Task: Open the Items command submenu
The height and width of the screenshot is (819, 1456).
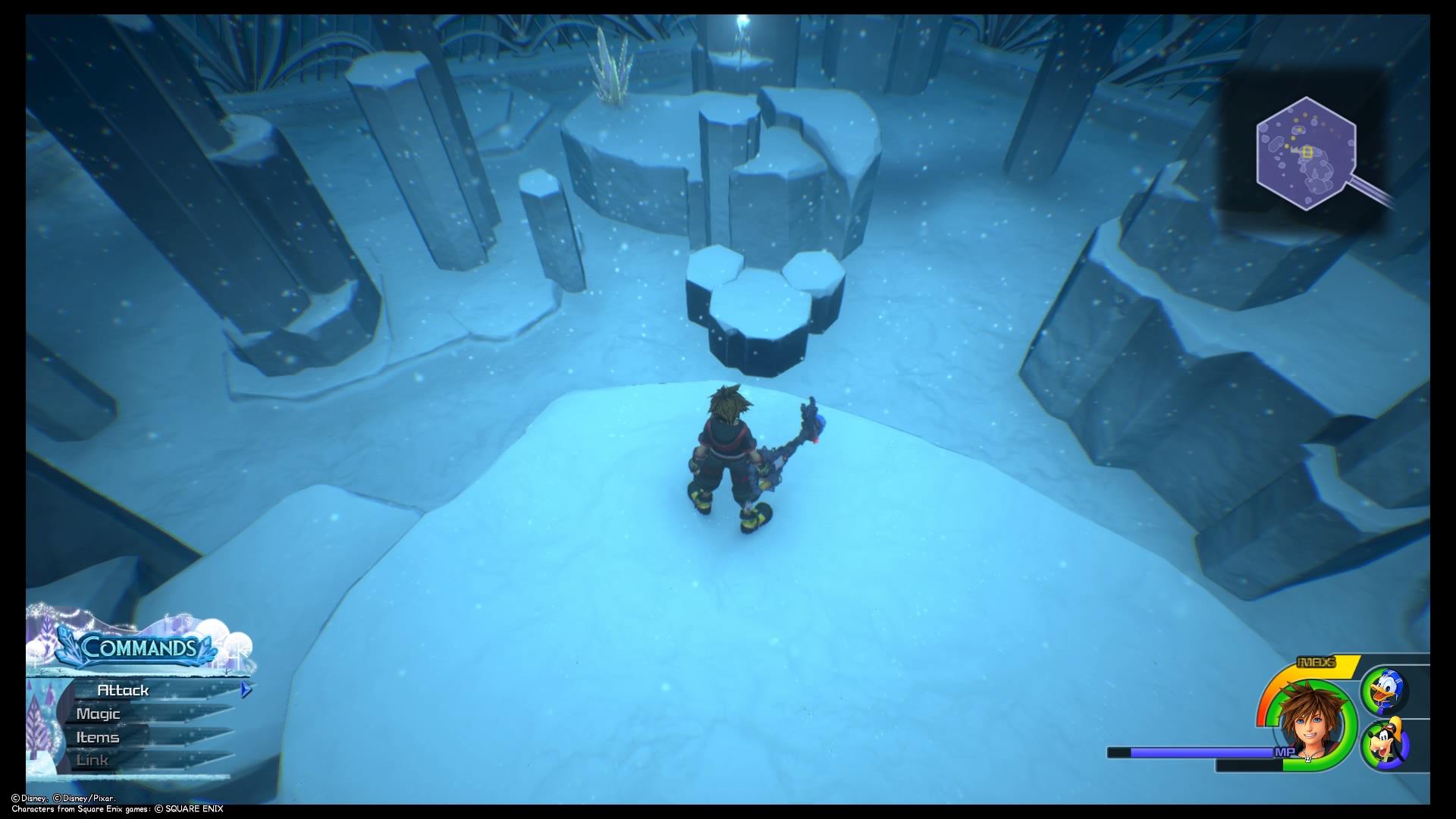Action: coord(97,736)
